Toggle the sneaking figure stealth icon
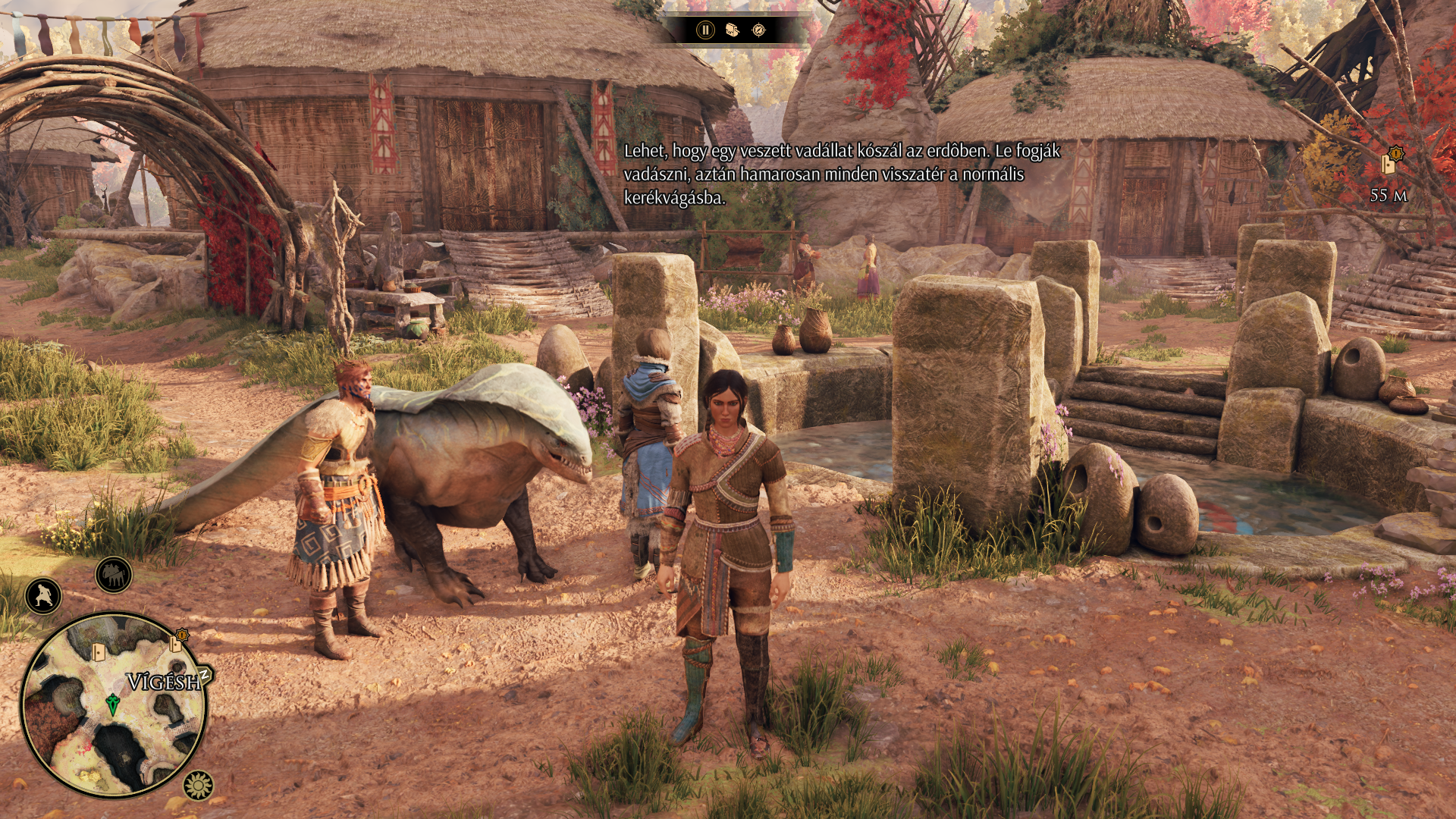Screen dimensions: 1456x819 [x=43, y=596]
